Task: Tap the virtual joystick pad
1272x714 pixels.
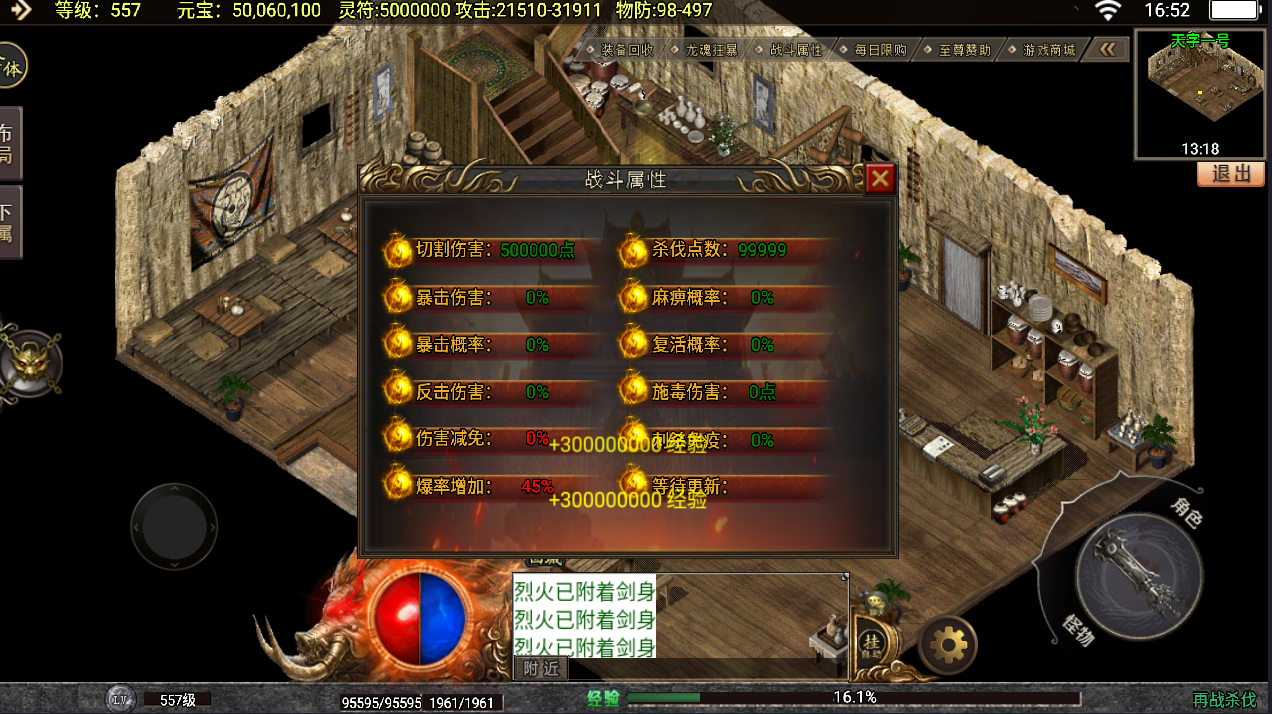Action: 174,527
